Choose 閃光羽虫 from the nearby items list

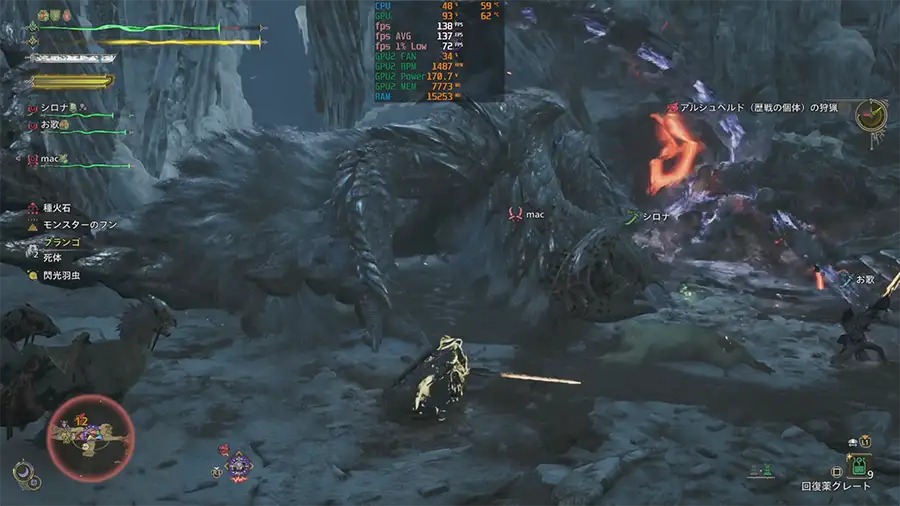point(60,275)
